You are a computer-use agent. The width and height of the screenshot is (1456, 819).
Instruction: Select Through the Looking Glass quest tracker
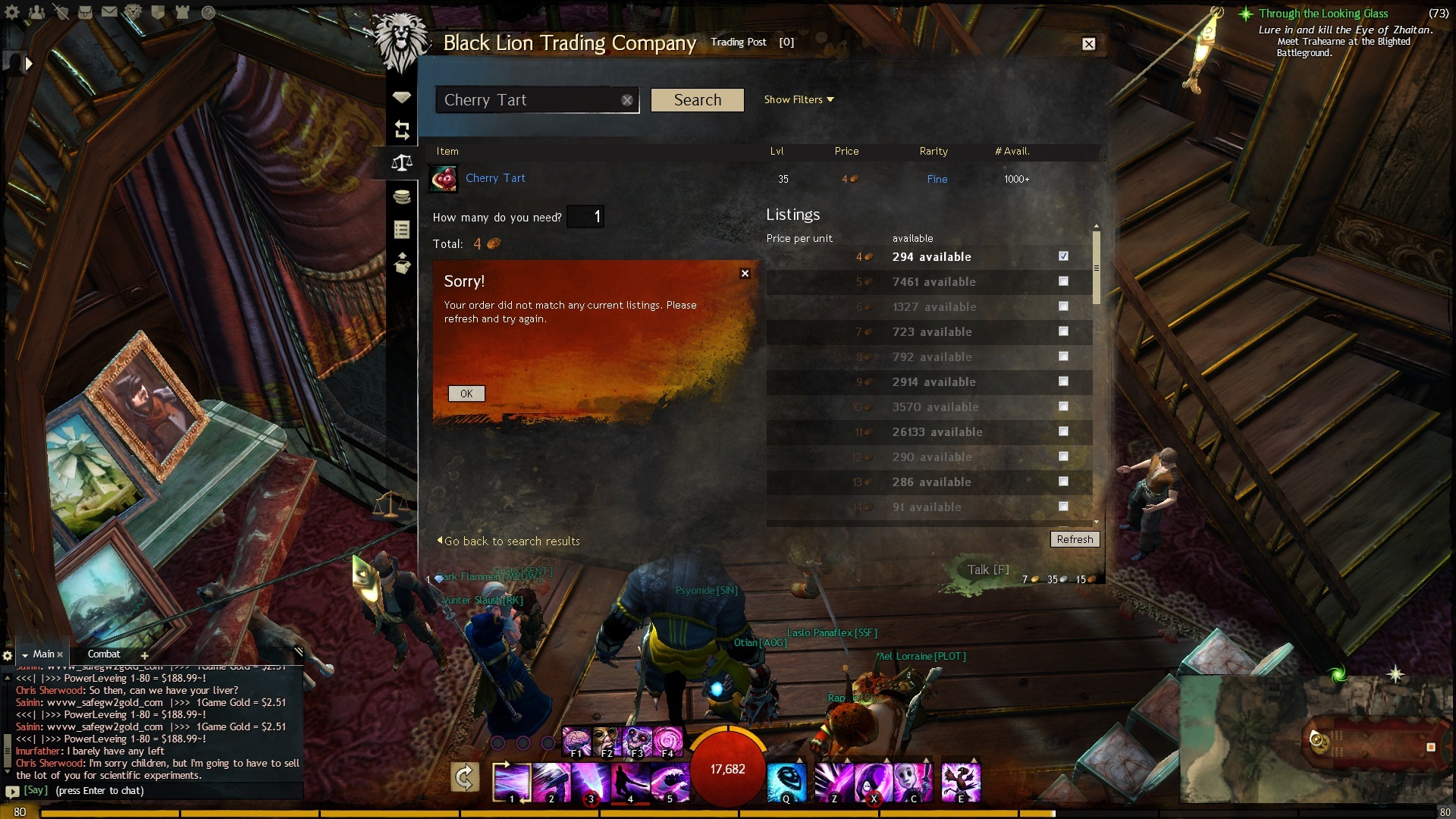[1323, 14]
